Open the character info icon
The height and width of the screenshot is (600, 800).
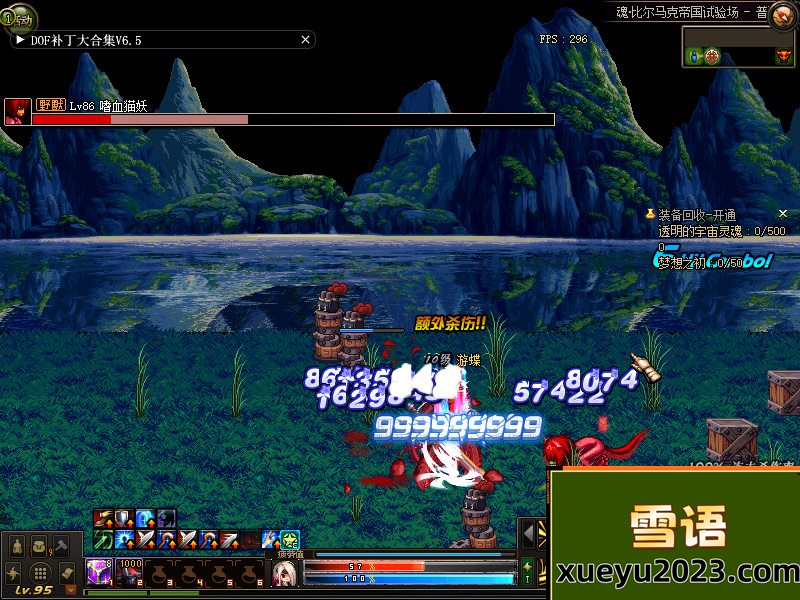tap(17, 546)
